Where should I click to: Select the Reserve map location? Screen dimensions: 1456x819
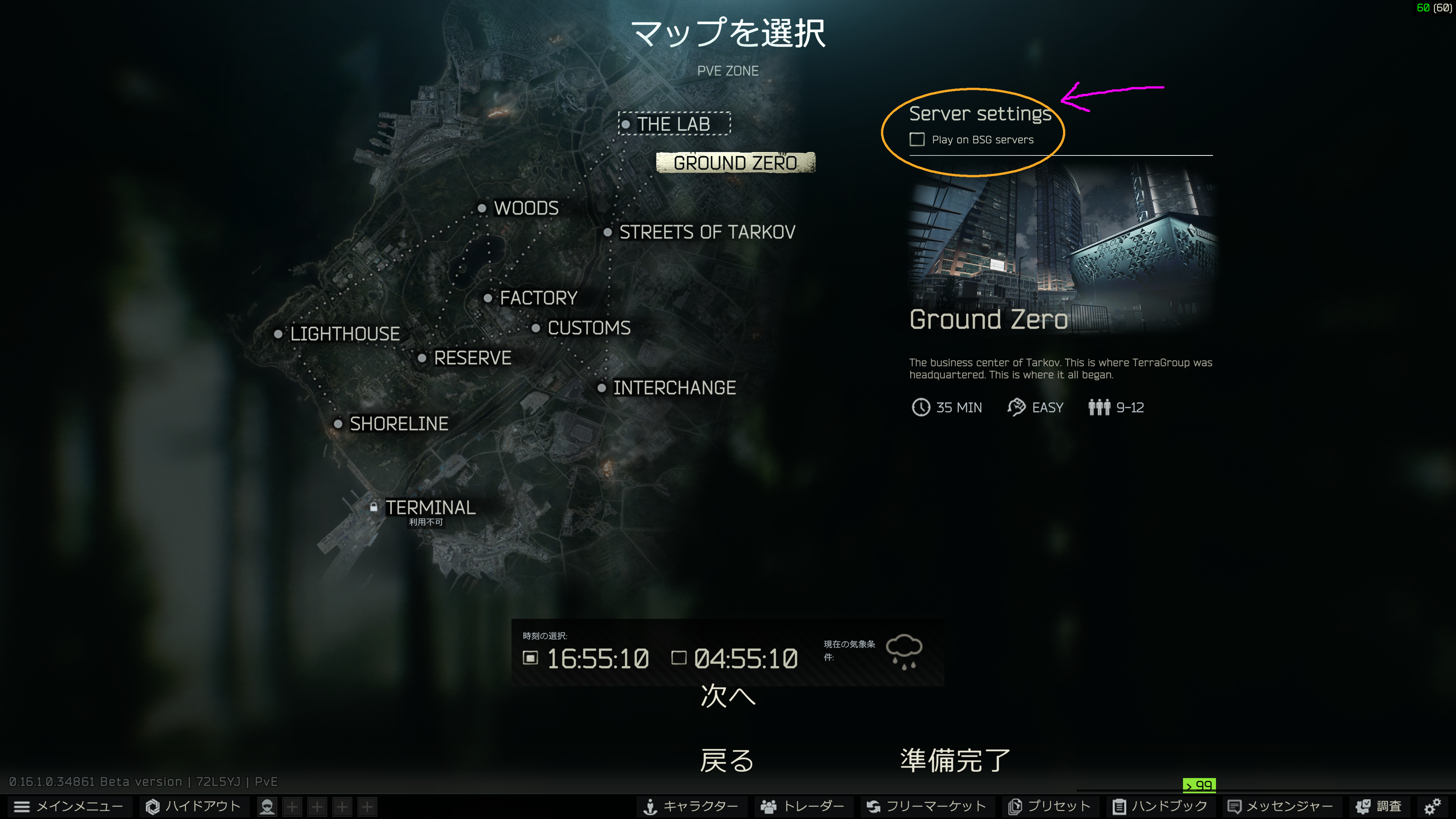pyautogui.click(x=472, y=358)
